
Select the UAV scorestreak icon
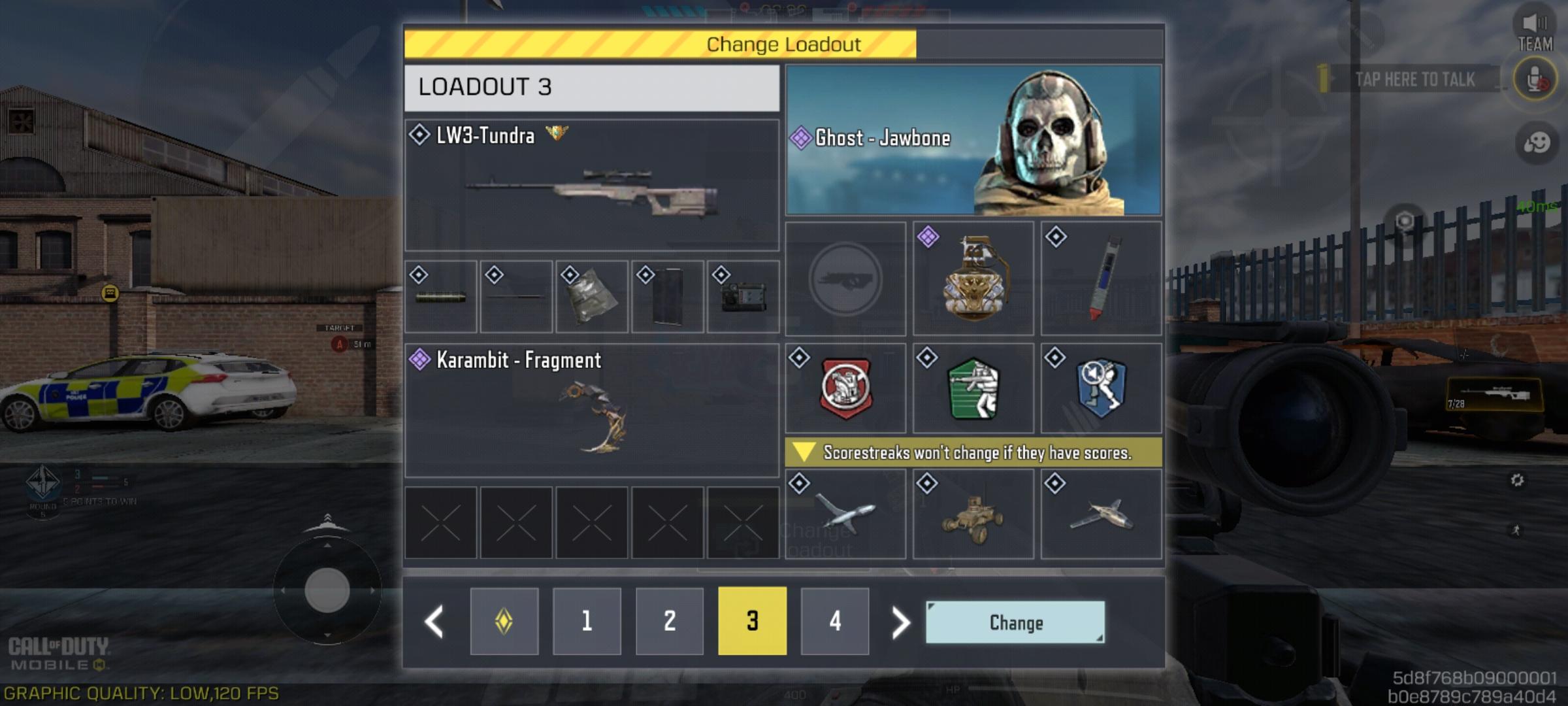point(846,516)
